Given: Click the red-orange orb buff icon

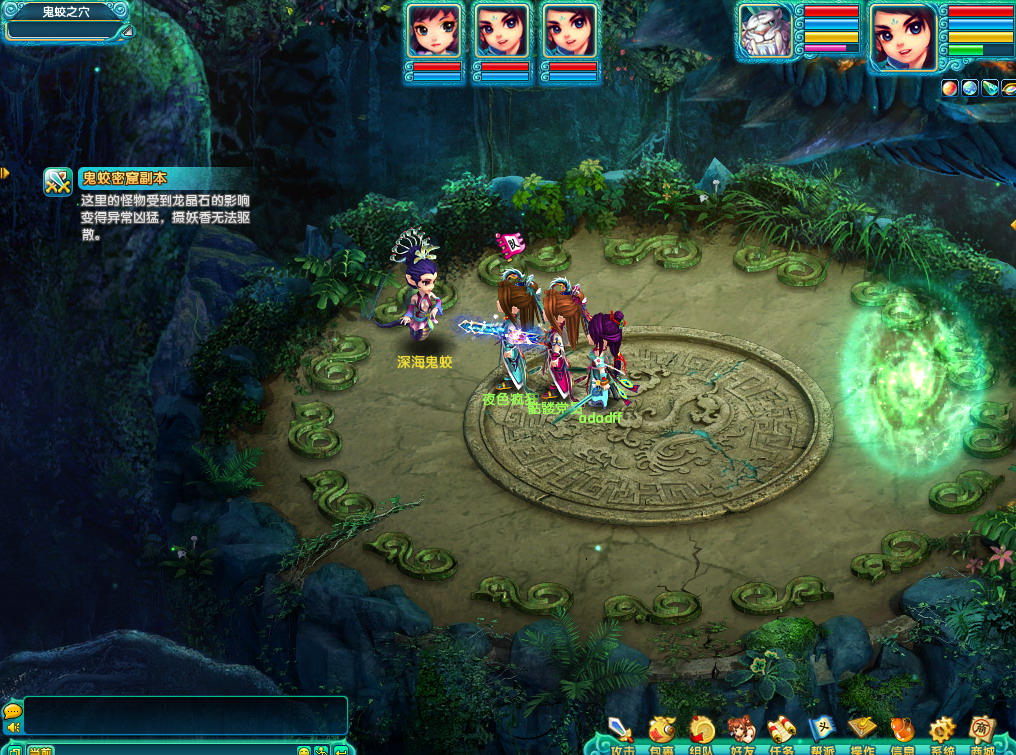Looking at the screenshot, I should pyautogui.click(x=949, y=88).
